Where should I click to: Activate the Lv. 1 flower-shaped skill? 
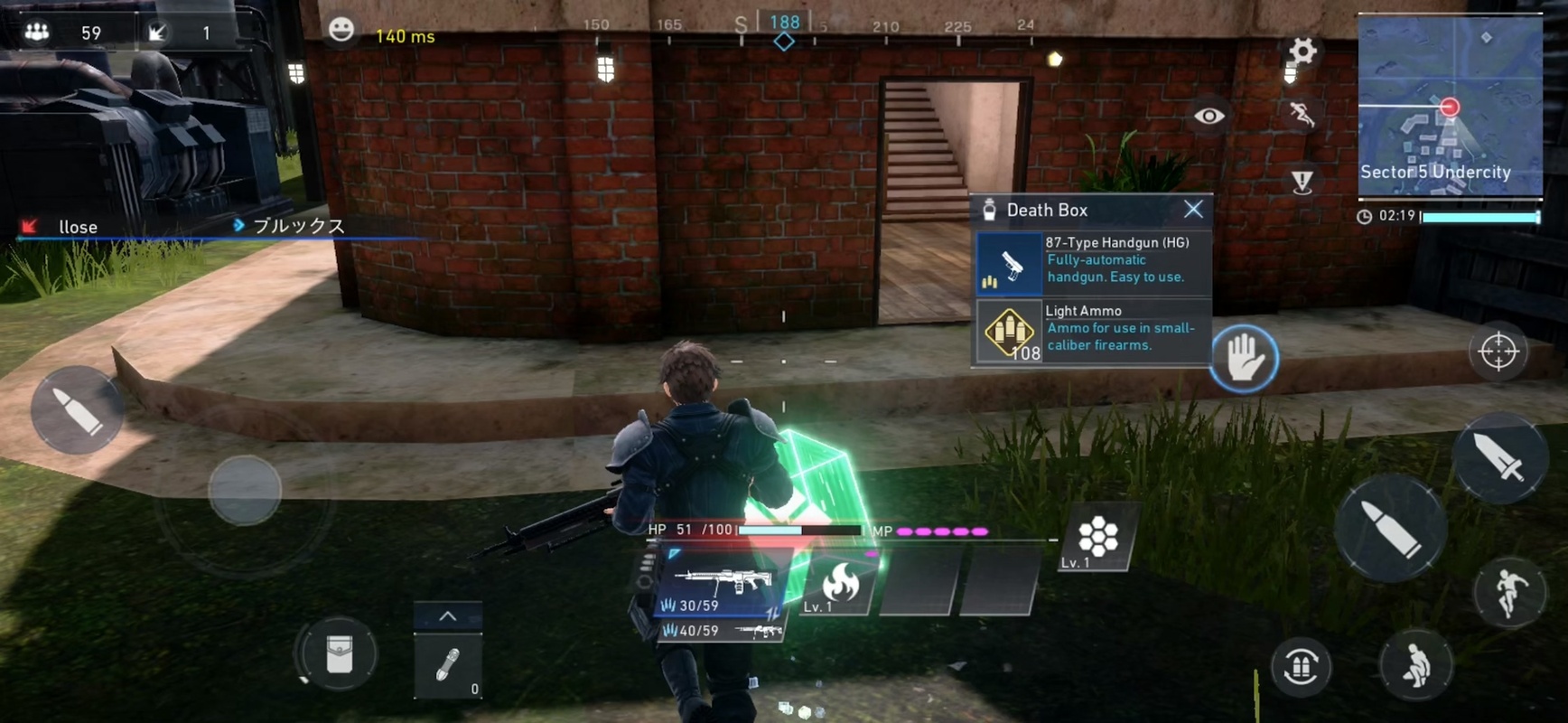click(x=1097, y=539)
